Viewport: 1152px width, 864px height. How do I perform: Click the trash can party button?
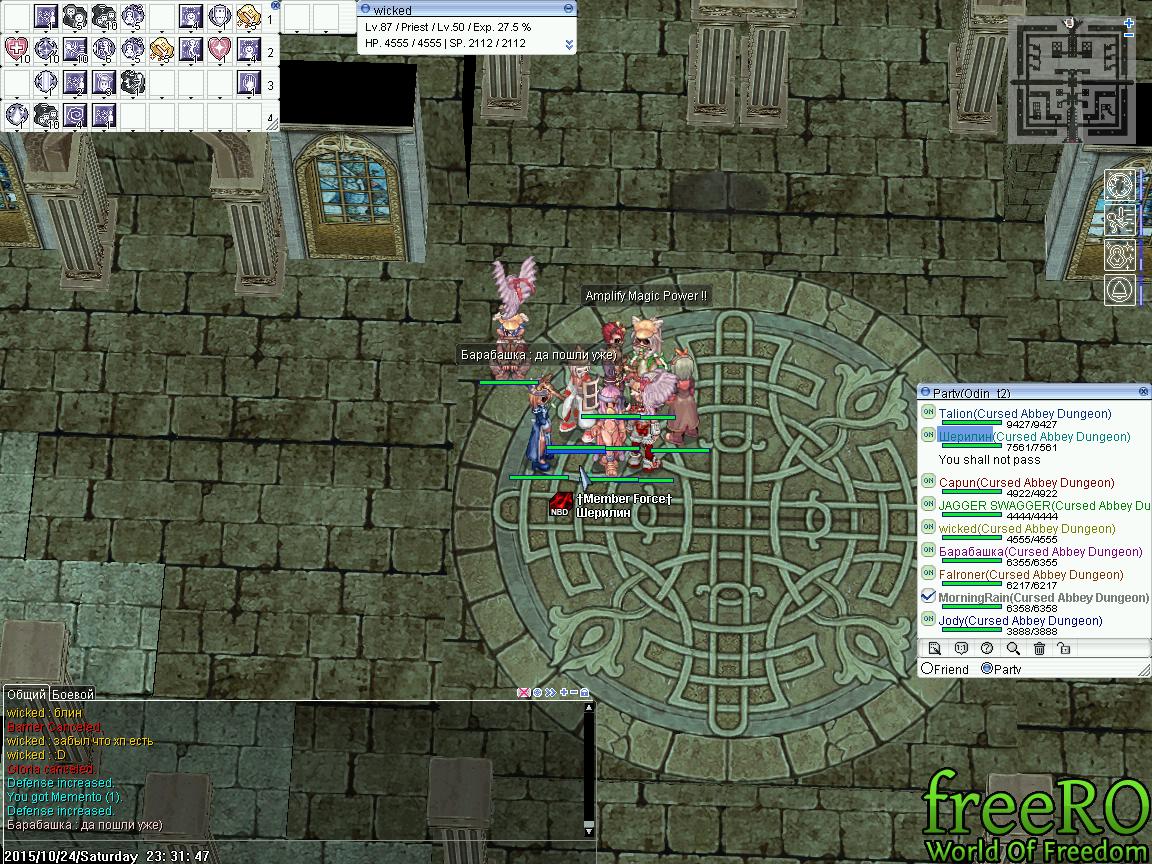[1039, 649]
